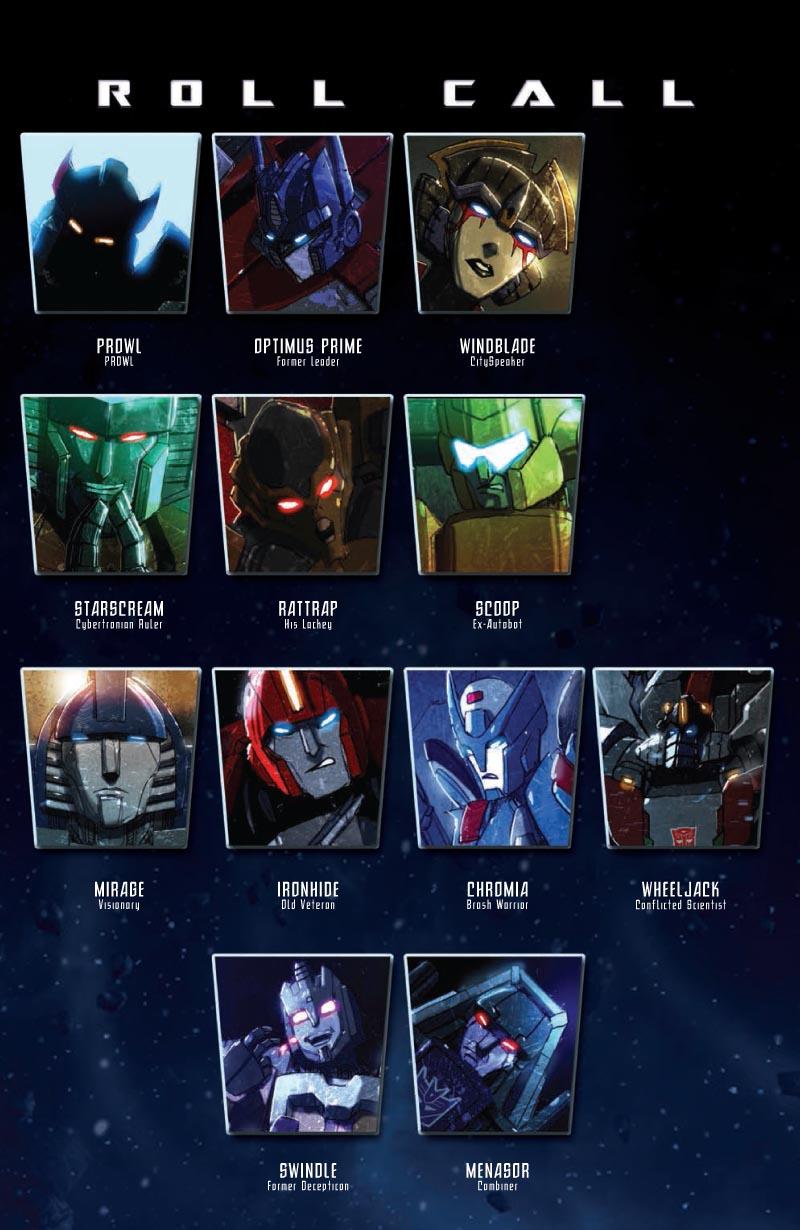The height and width of the screenshot is (1230, 800).
Task: Choose the Scoop portrait tile
Action: (494, 485)
